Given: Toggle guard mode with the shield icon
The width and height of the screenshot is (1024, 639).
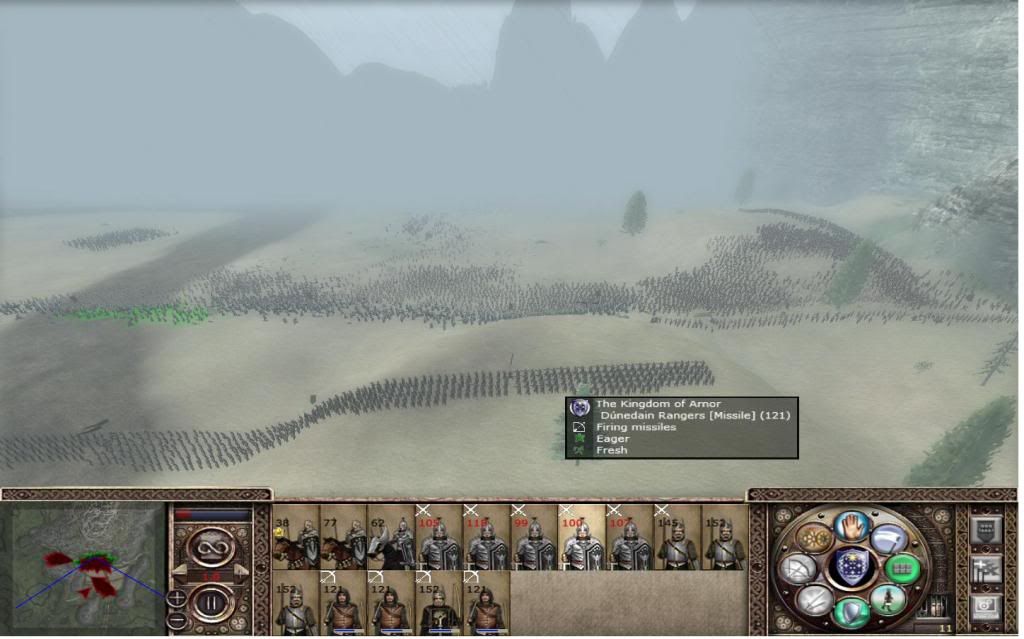Looking at the screenshot, I should pyautogui.click(x=851, y=610).
